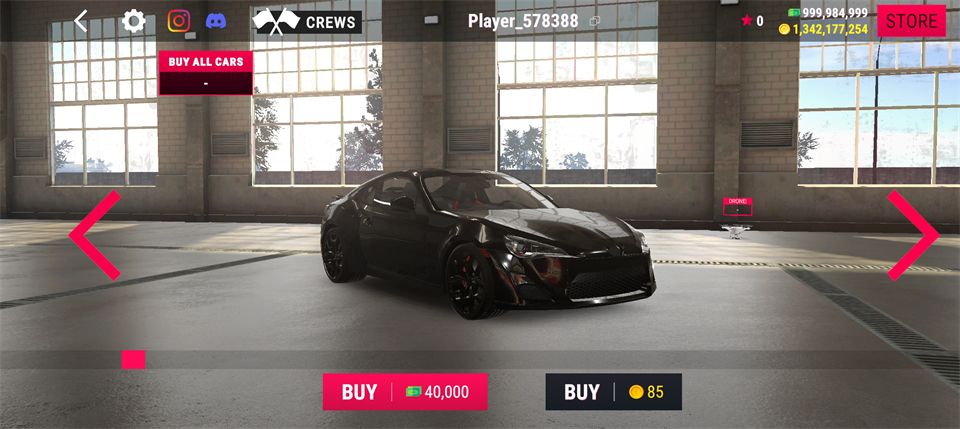Click the red car list position marker
Screen dimensions: 960x429
(x=133, y=359)
